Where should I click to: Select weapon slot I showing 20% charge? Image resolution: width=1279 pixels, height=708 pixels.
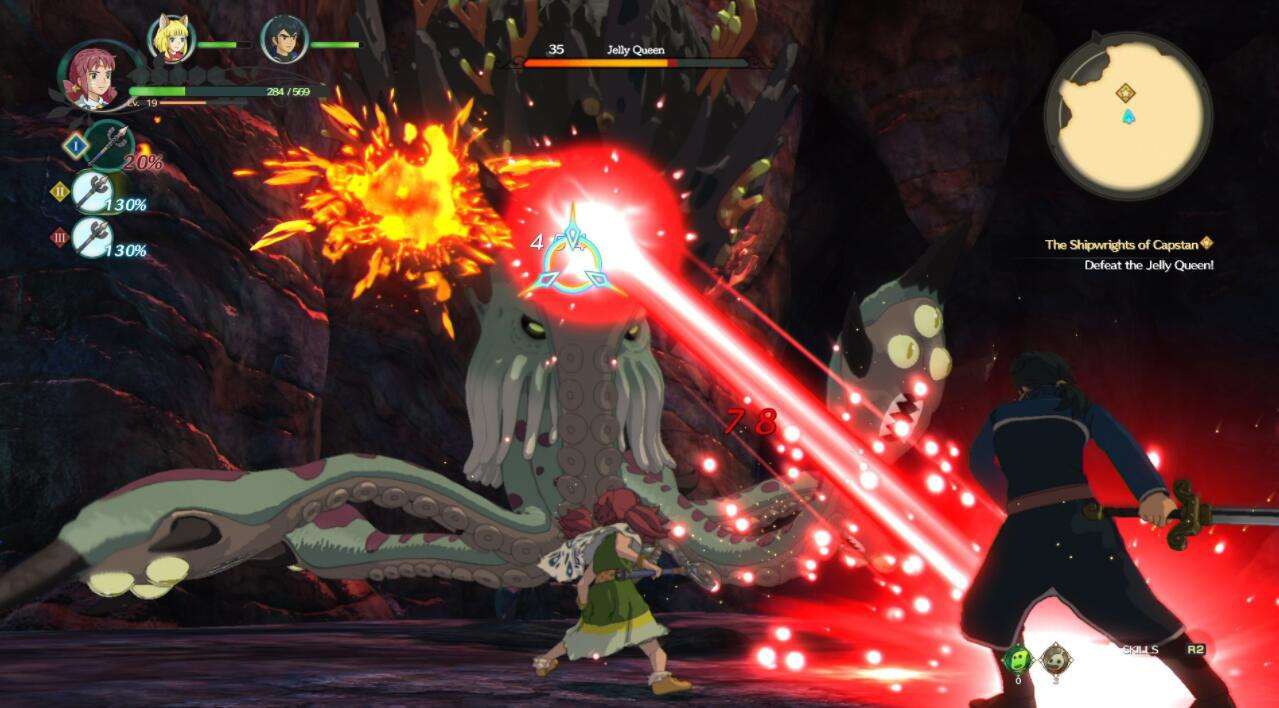tap(108, 146)
